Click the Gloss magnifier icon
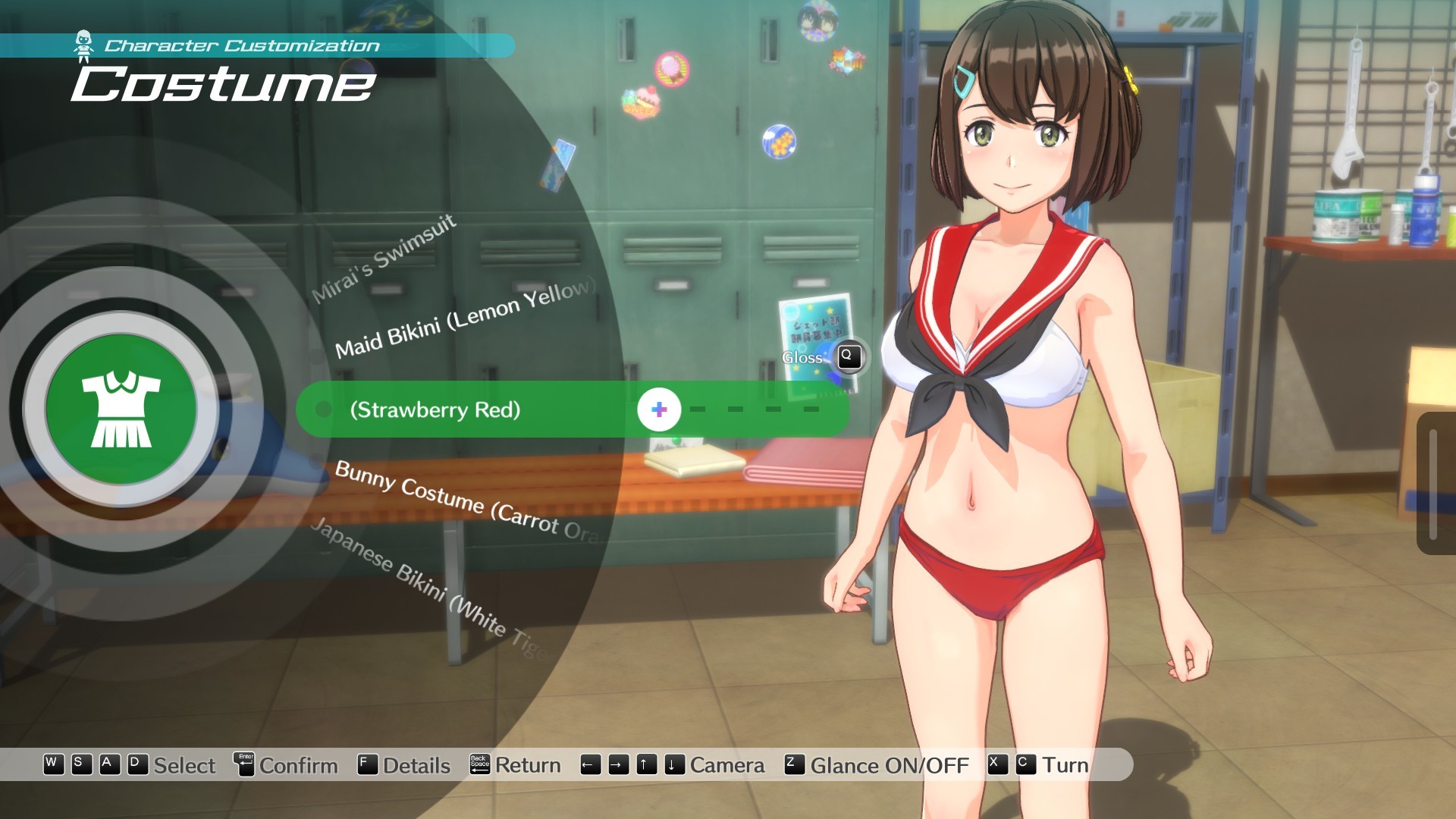1456x819 pixels. pyautogui.click(x=849, y=358)
